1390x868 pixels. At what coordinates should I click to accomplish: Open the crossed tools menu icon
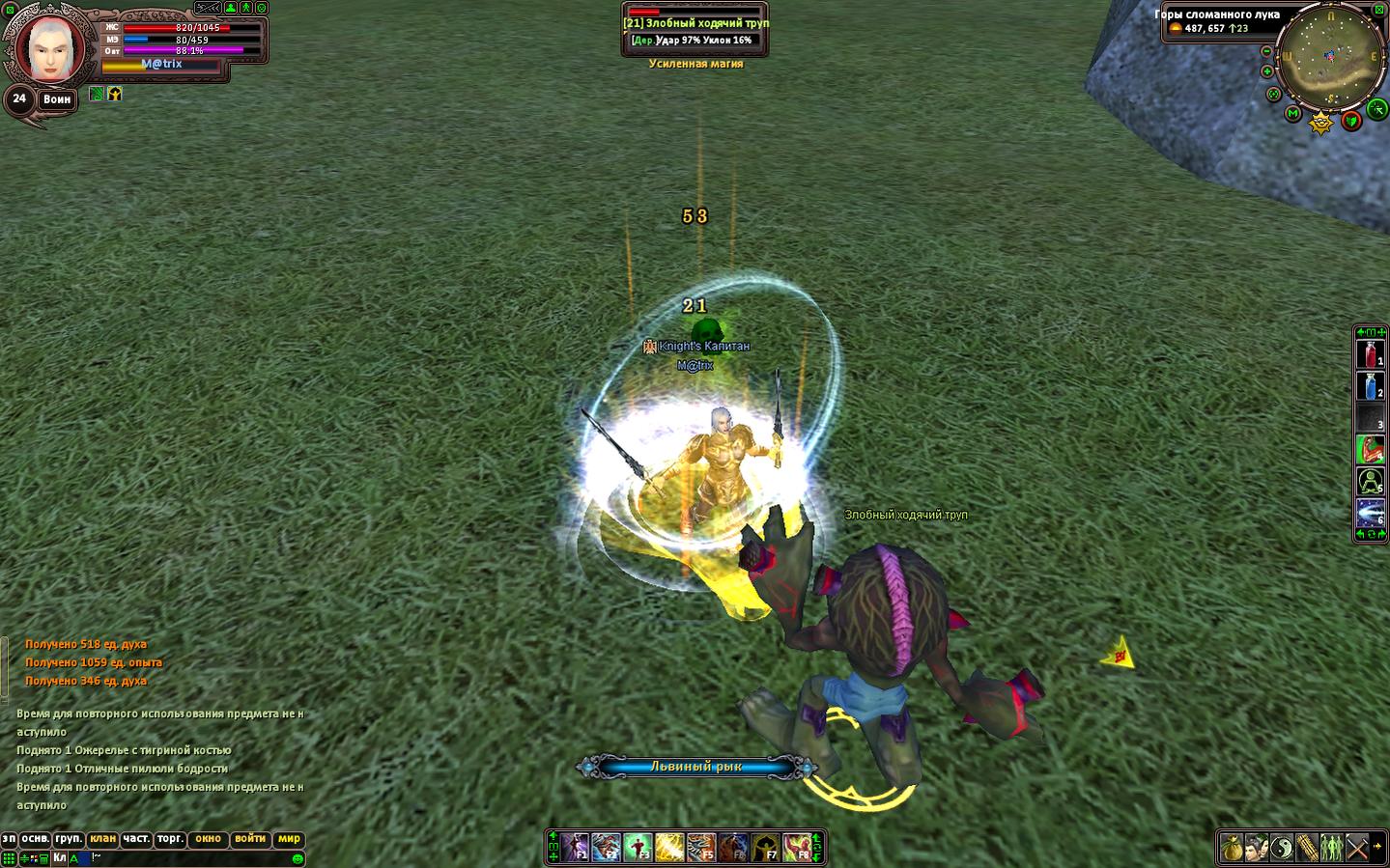tap(1357, 848)
